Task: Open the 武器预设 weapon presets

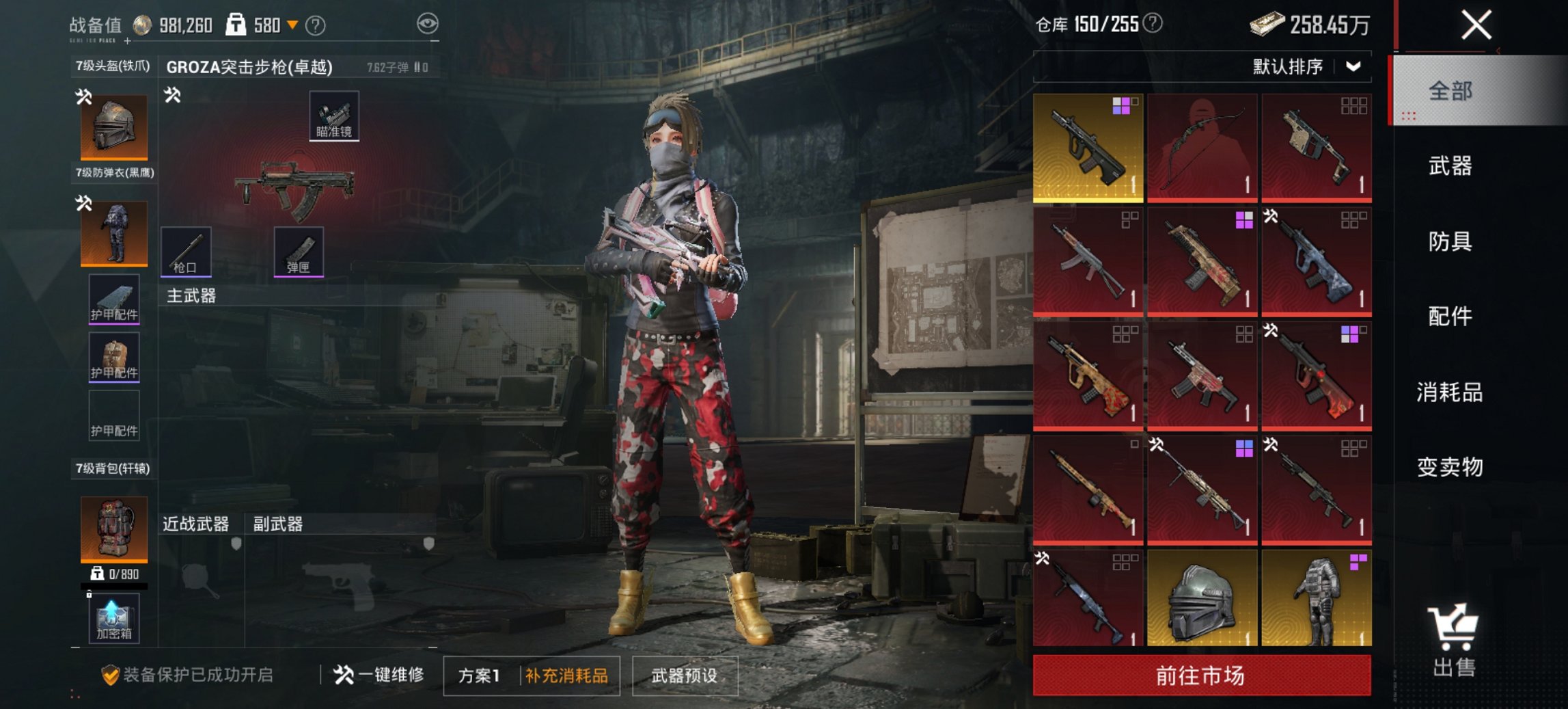Action: 685,676
